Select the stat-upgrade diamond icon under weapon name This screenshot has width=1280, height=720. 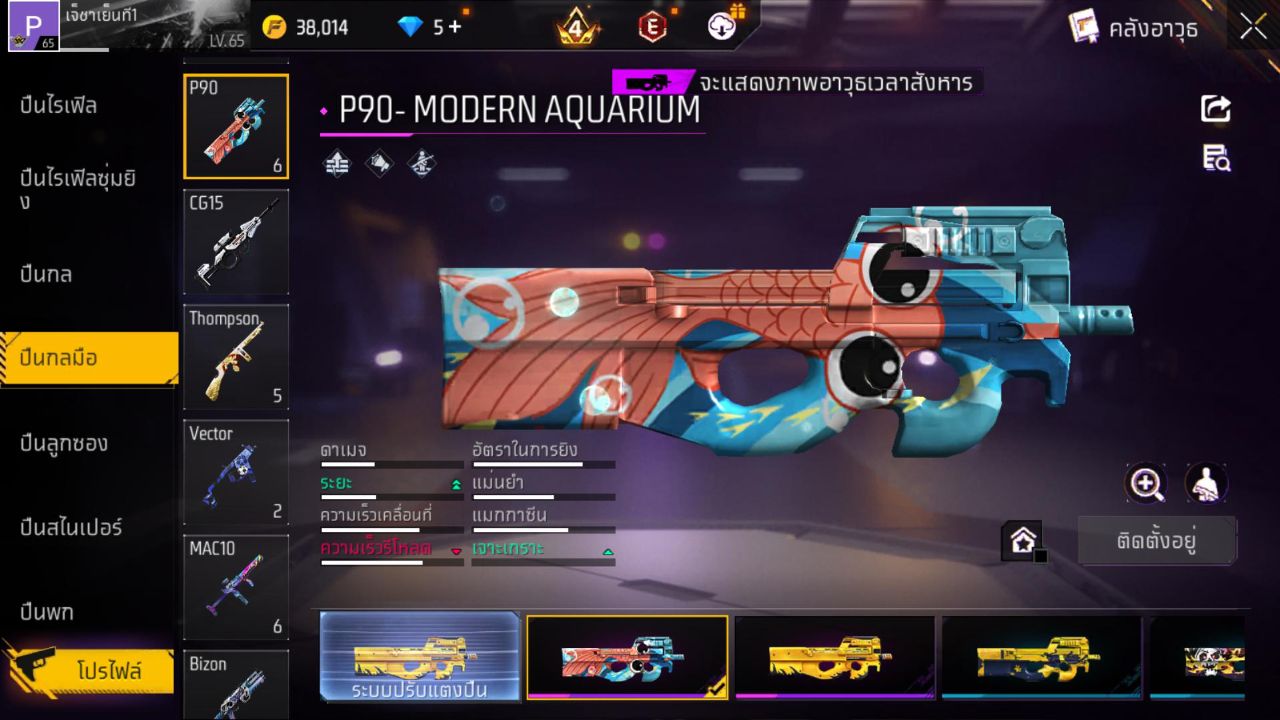pos(335,163)
